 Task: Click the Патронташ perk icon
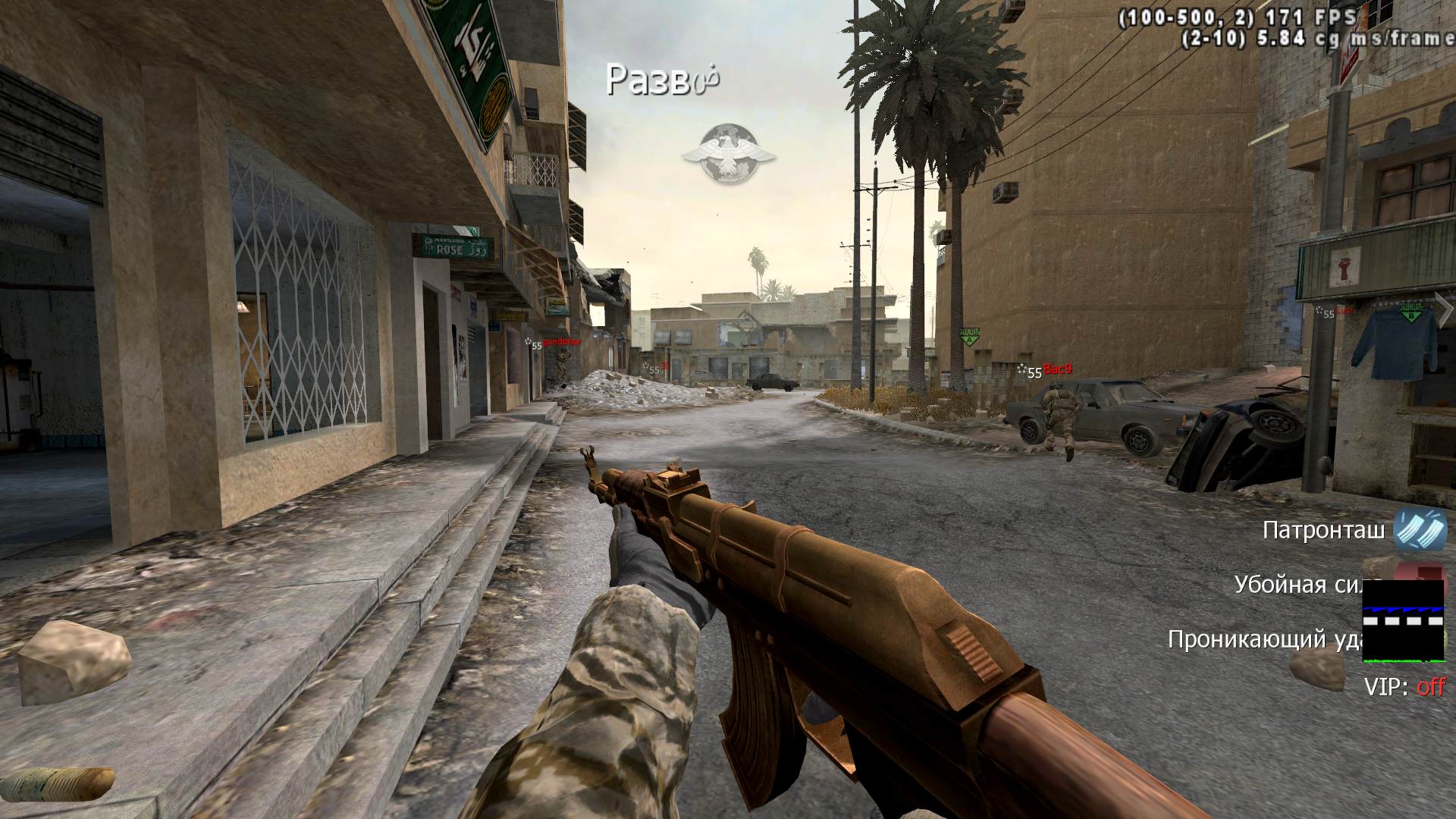pos(1420,529)
